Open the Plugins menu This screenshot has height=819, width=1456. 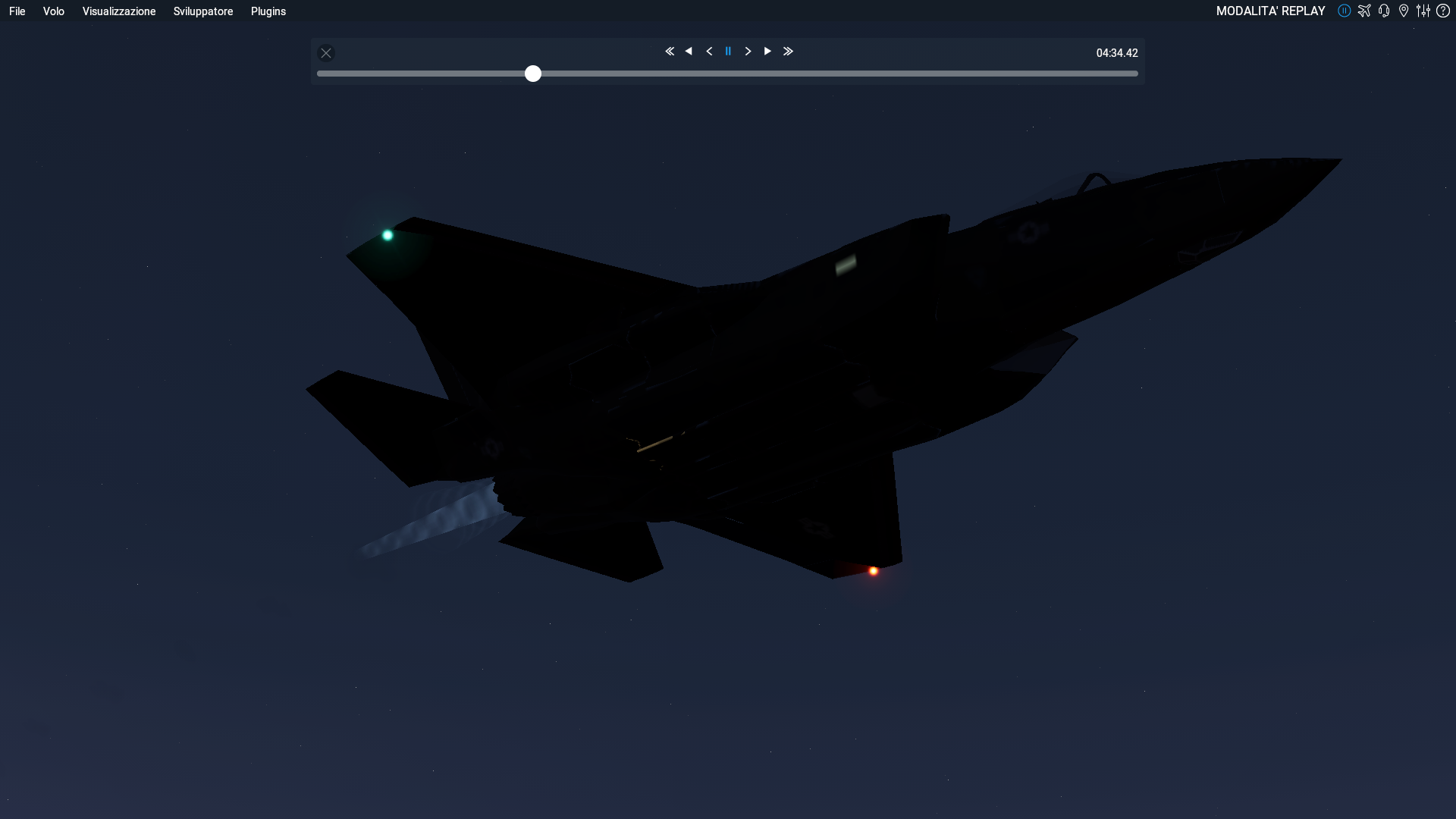[268, 11]
